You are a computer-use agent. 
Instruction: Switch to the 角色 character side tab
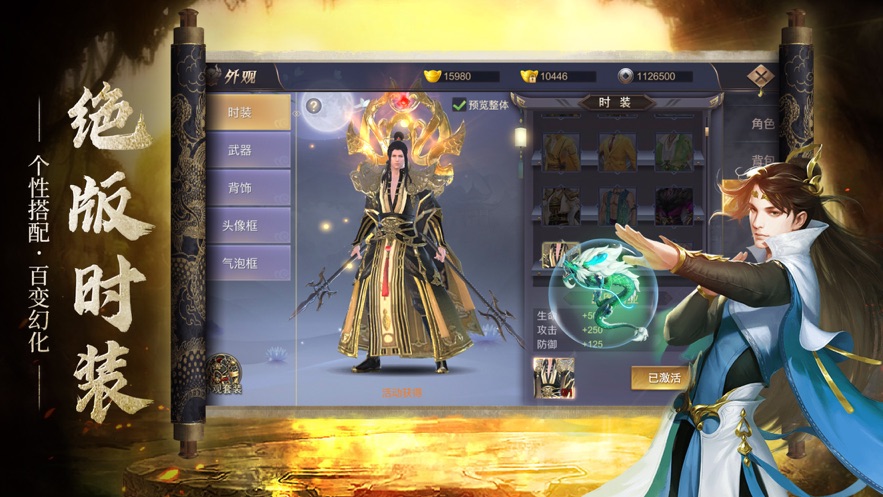coord(762,124)
